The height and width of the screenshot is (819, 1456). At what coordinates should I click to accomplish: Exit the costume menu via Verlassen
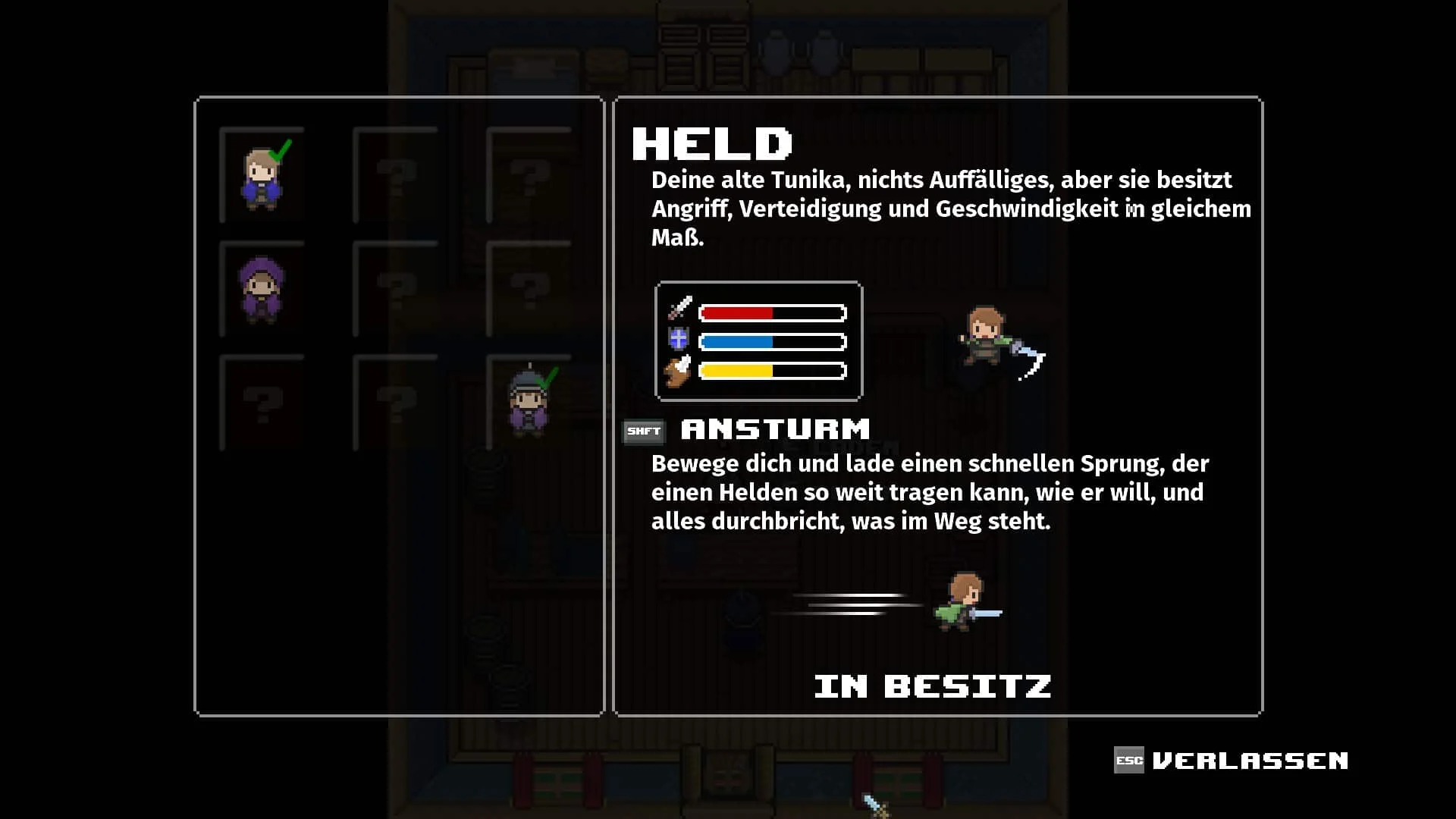[1232, 761]
